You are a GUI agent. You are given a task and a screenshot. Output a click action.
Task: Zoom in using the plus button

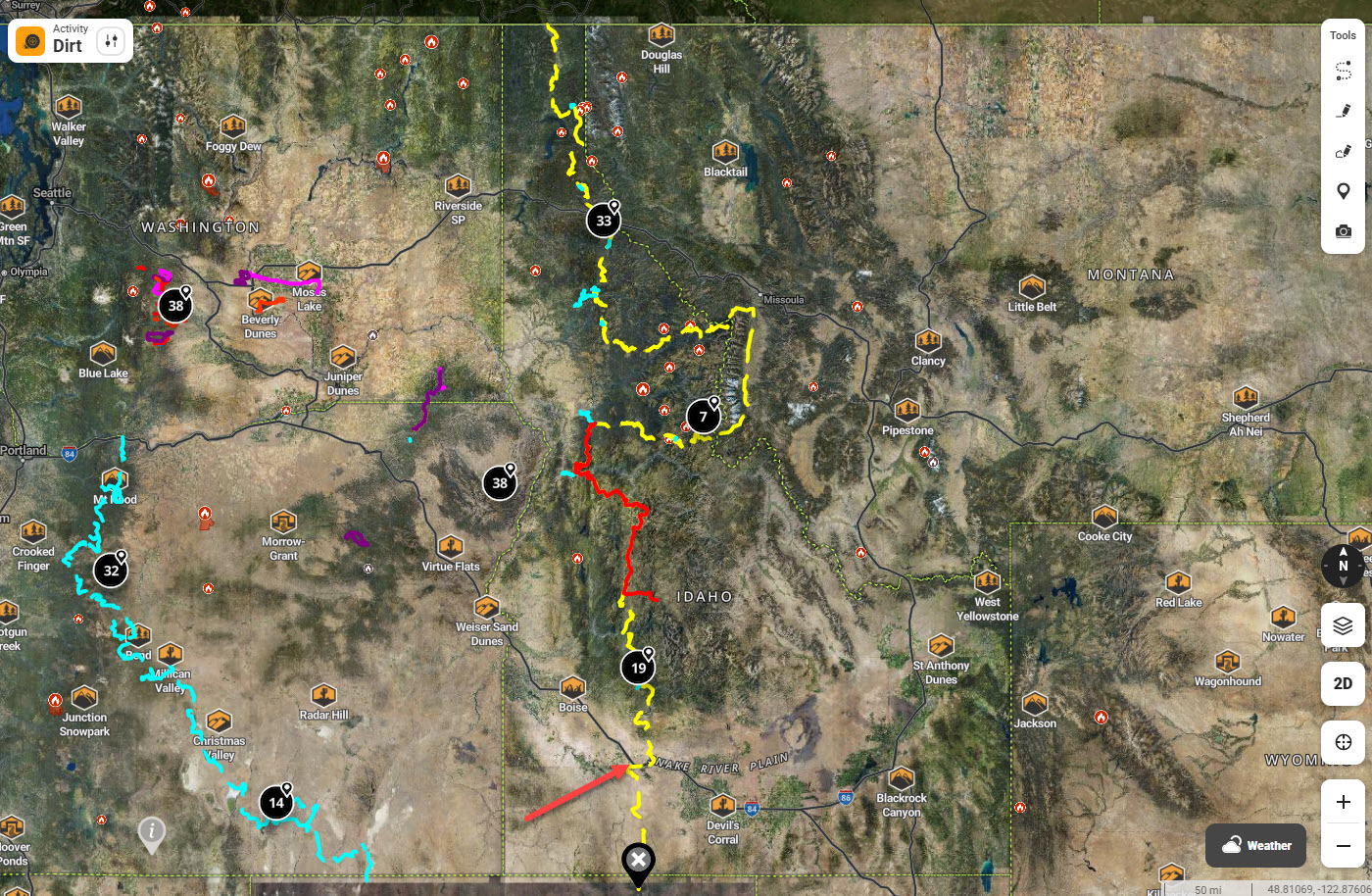click(1342, 801)
